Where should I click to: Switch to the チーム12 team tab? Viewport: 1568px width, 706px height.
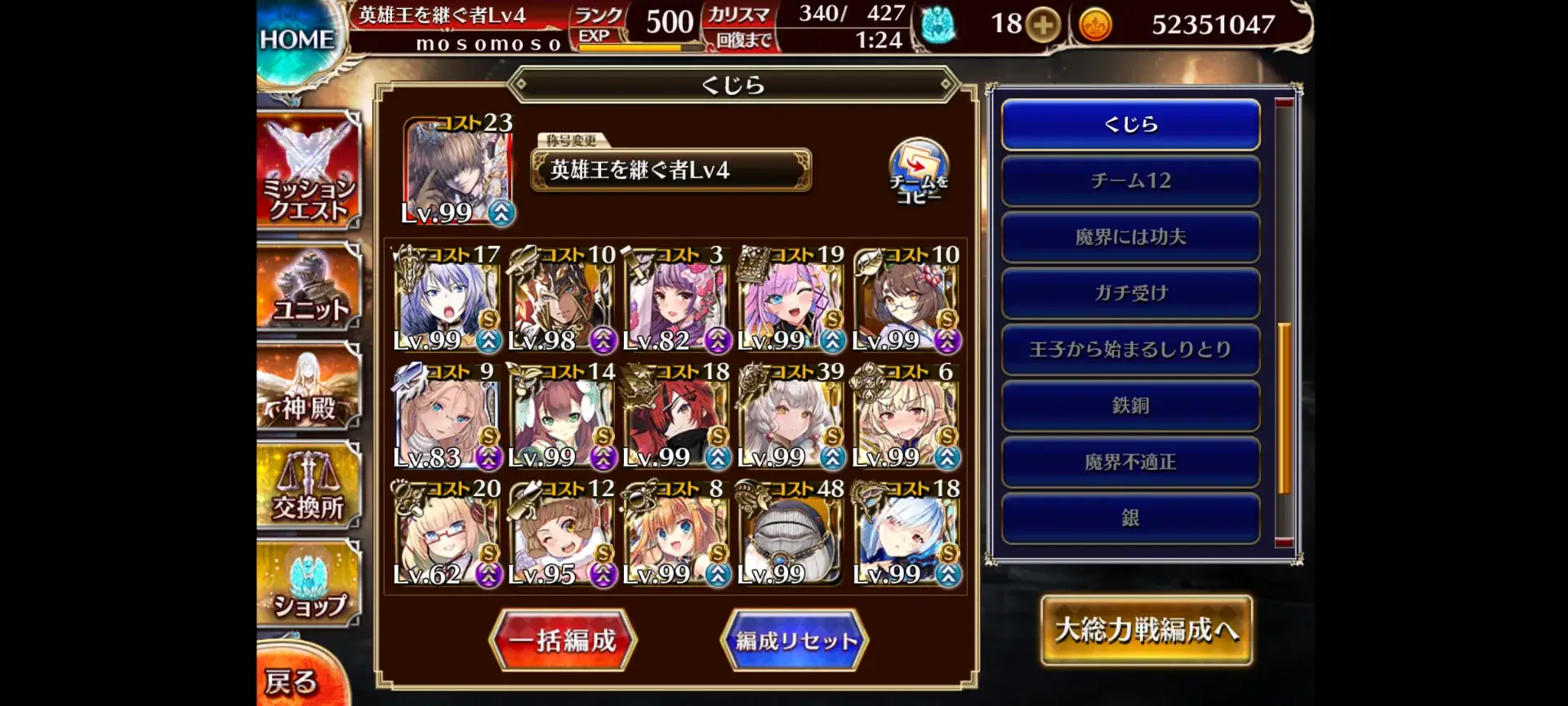coord(1130,181)
